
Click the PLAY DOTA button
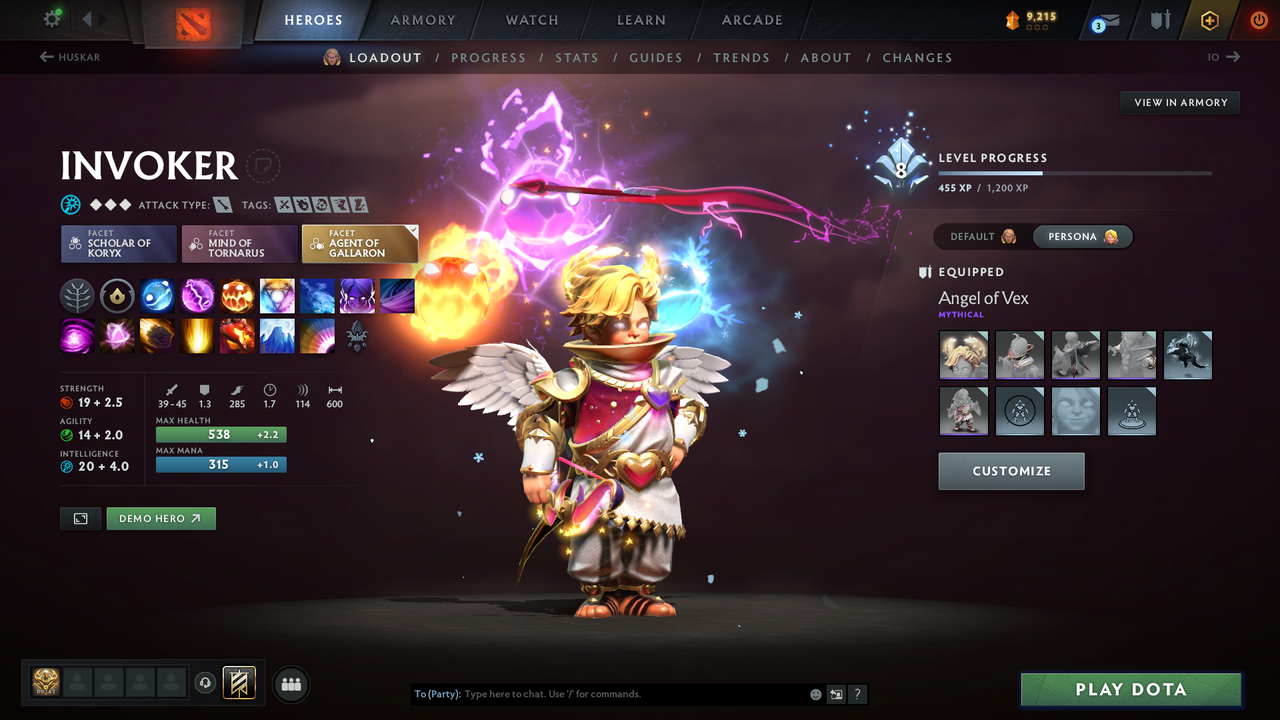[x=1130, y=689]
